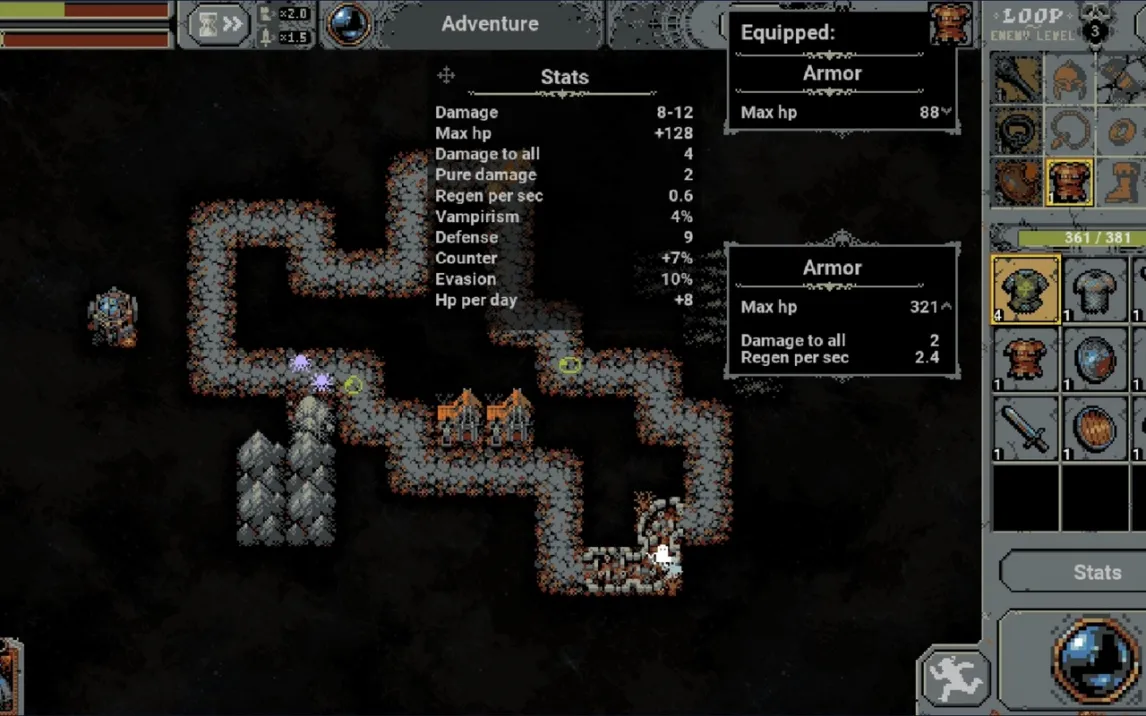Toggle the hourglass fast-forward speed button
1146x716 pixels.
coord(218,24)
